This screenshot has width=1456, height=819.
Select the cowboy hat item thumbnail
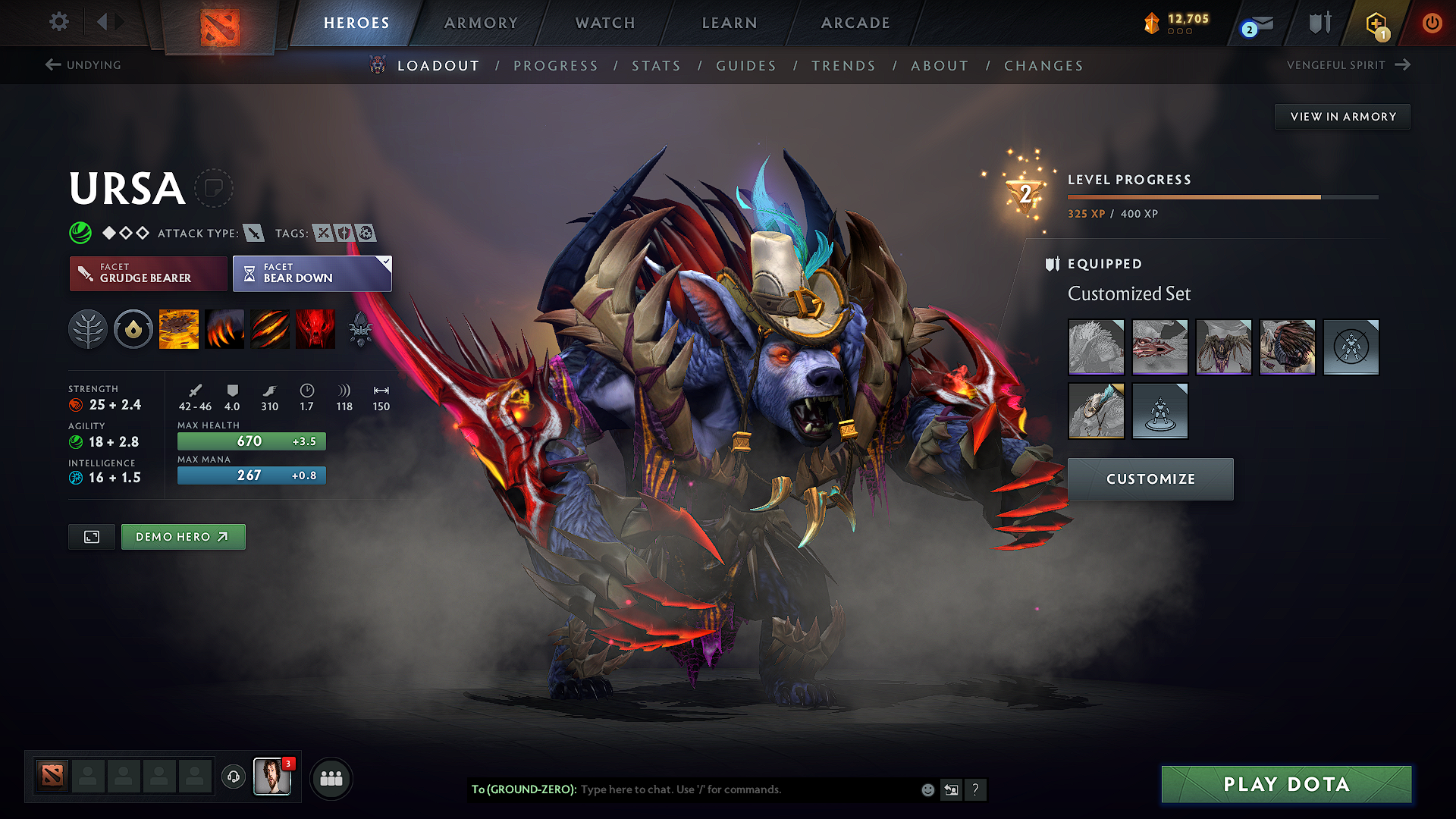pyautogui.click(x=1097, y=411)
